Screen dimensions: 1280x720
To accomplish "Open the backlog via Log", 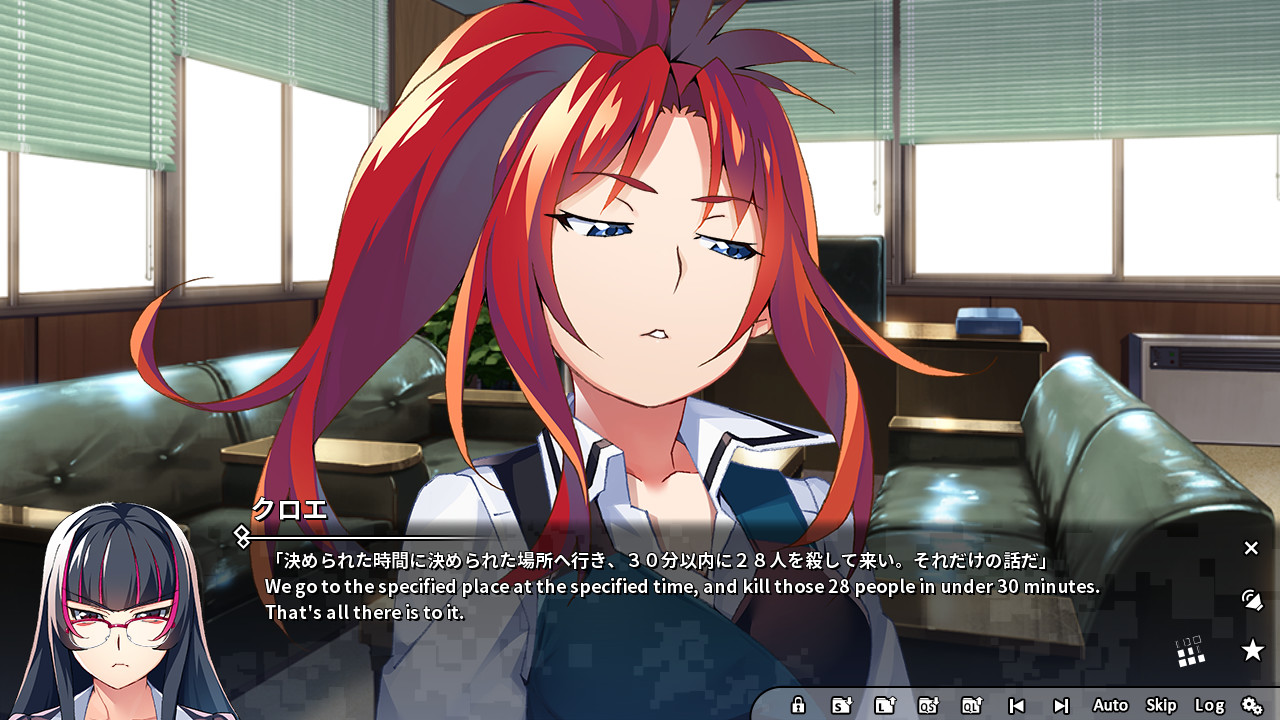I will click(1210, 704).
